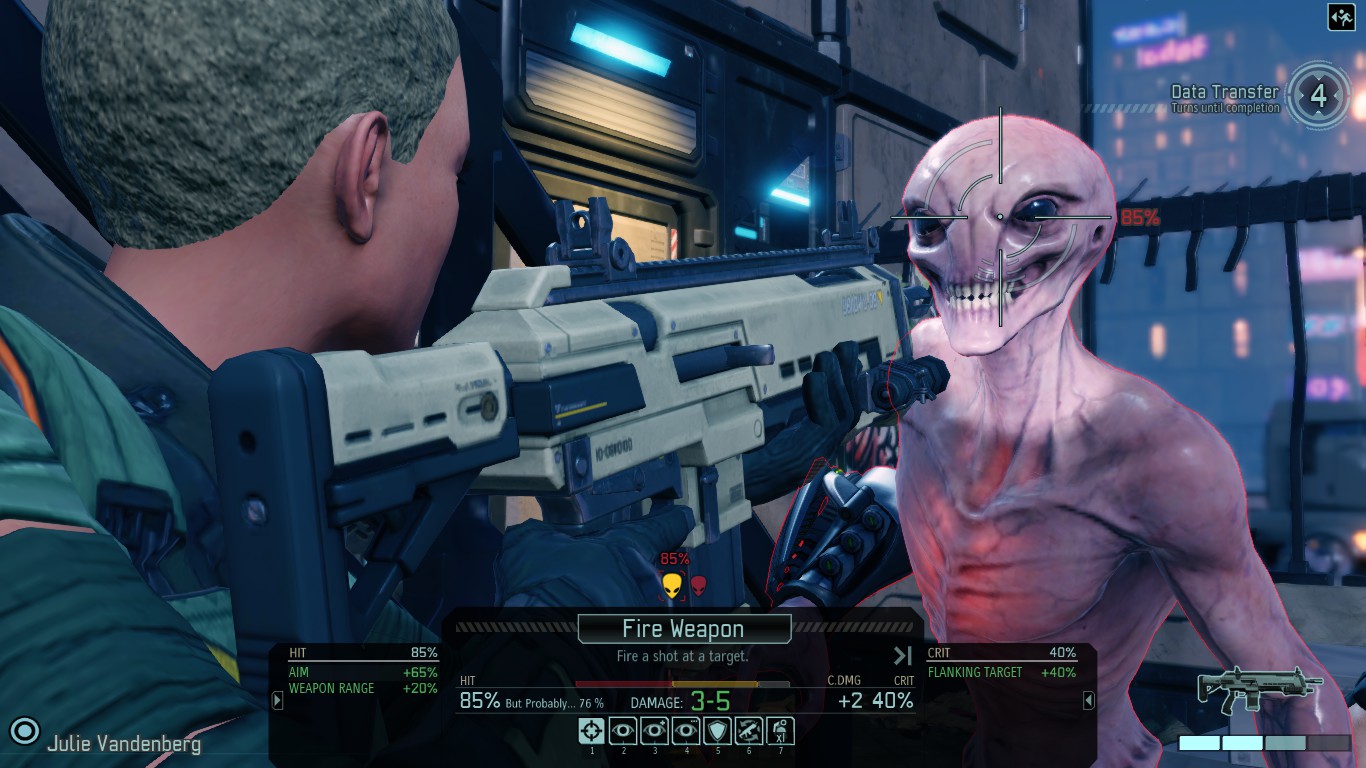Click the running man icon in corner

tap(1341, 17)
